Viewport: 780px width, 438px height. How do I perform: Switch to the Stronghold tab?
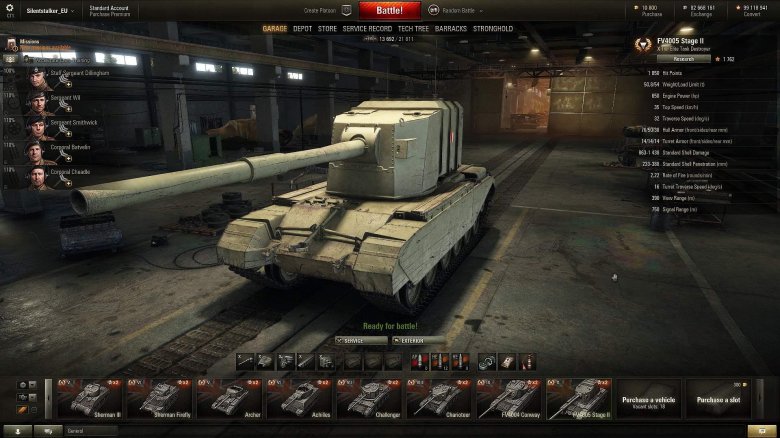pyautogui.click(x=493, y=29)
